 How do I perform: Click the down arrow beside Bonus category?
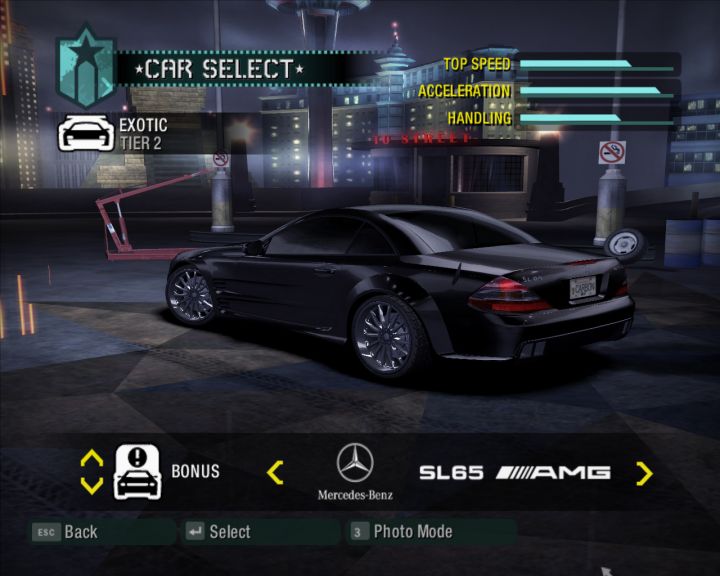[91, 486]
